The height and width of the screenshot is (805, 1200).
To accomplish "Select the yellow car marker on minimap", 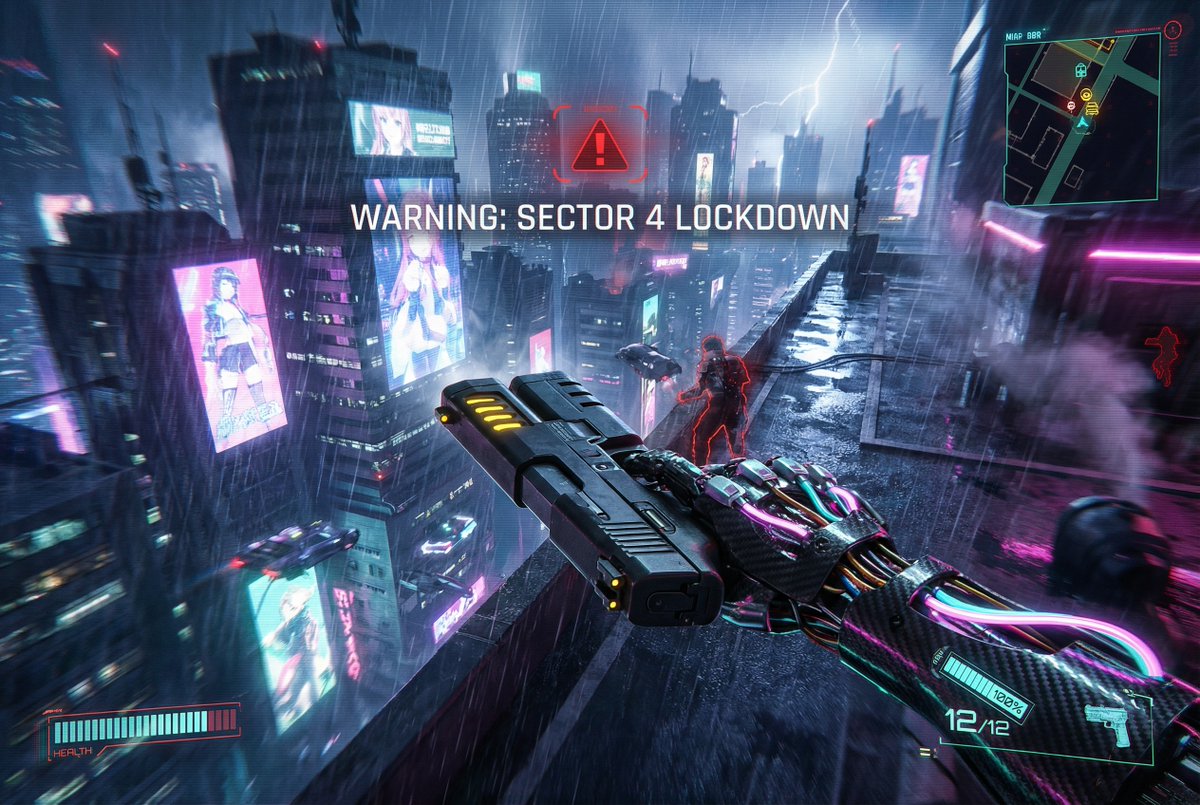I will pos(1092,109).
